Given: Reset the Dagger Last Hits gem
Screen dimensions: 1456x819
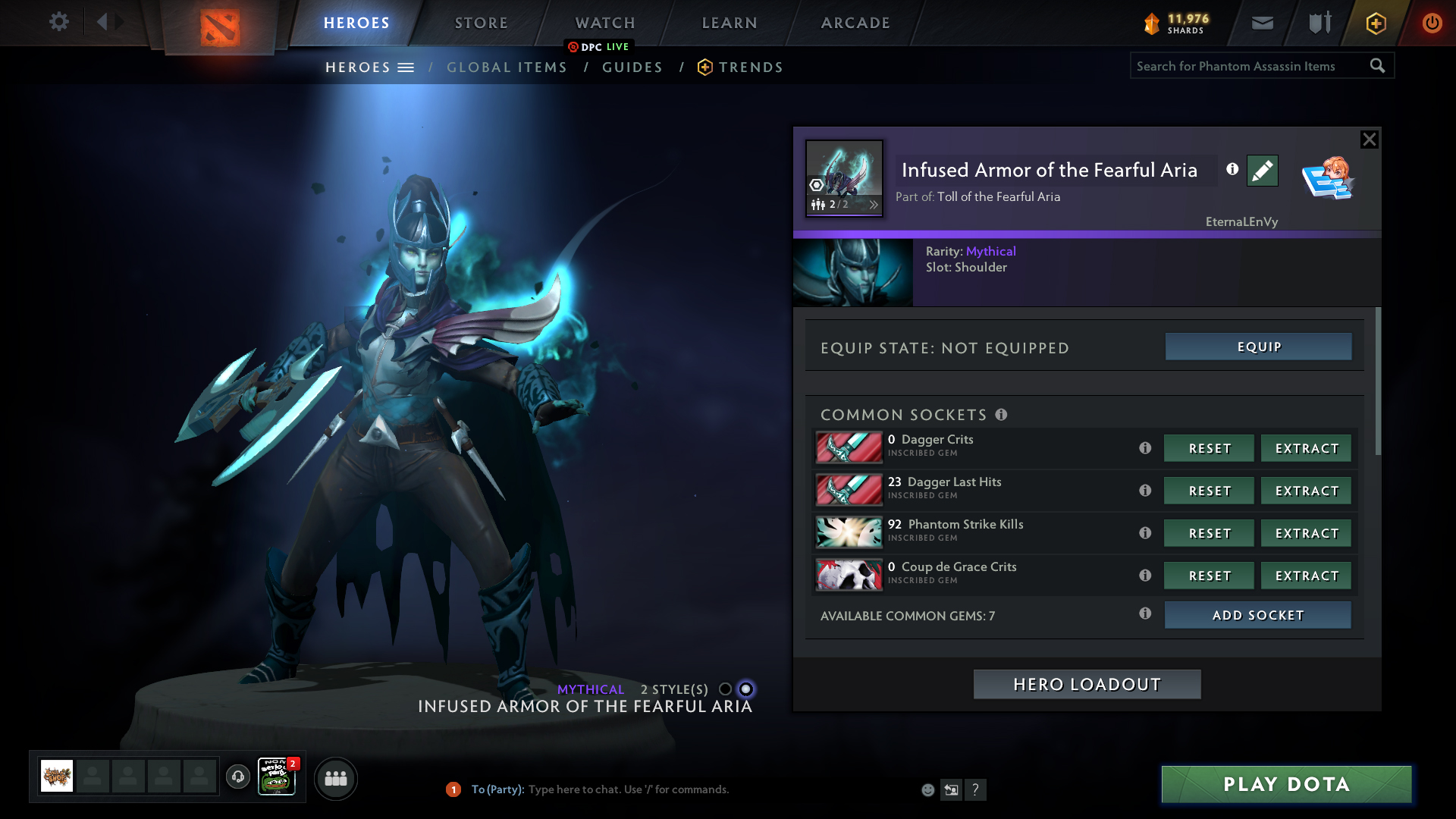Looking at the screenshot, I should [1209, 491].
